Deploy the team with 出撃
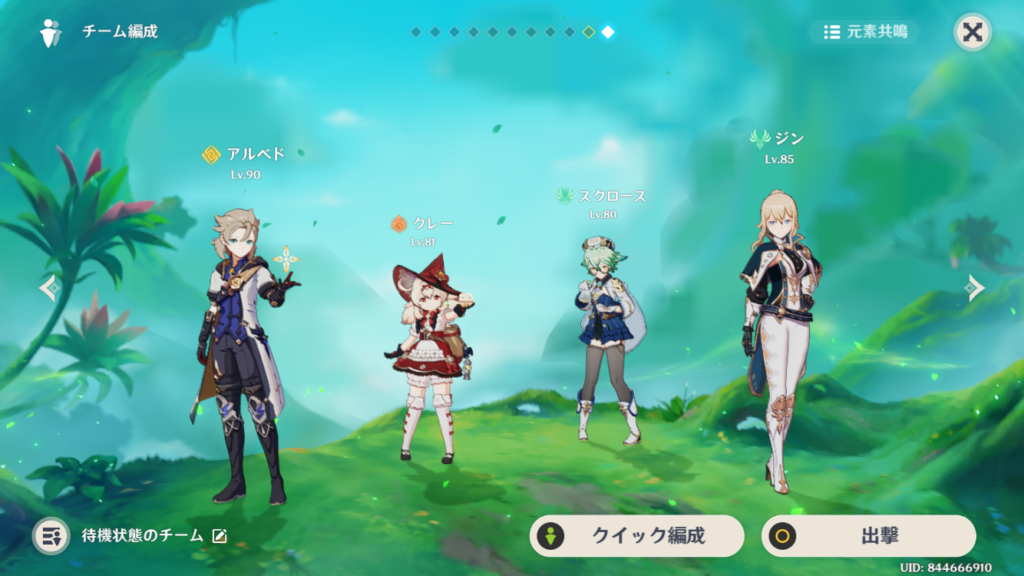This screenshot has width=1024, height=576. click(868, 536)
